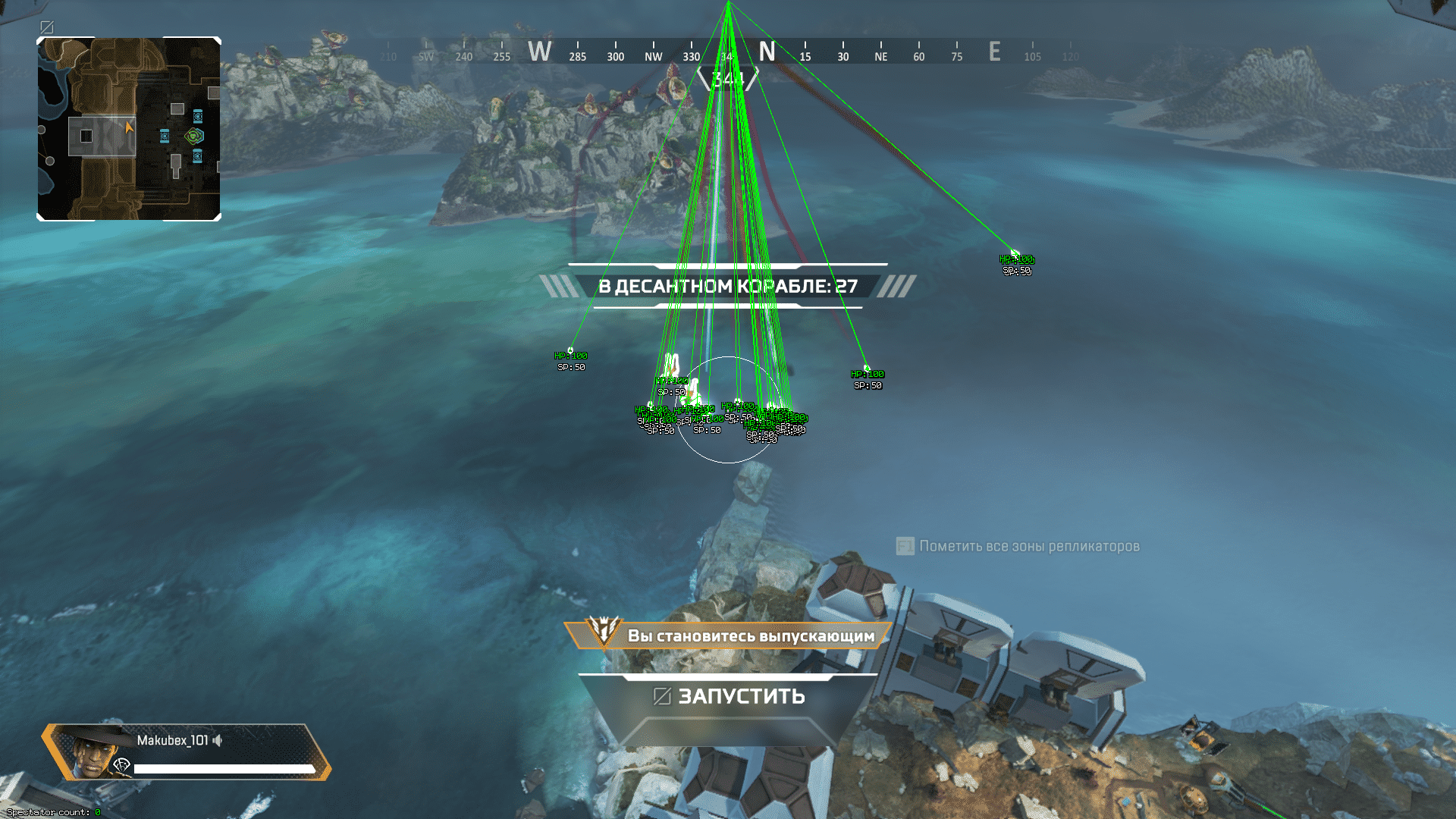Click the Makubex_101 voice speaker icon

(218, 740)
